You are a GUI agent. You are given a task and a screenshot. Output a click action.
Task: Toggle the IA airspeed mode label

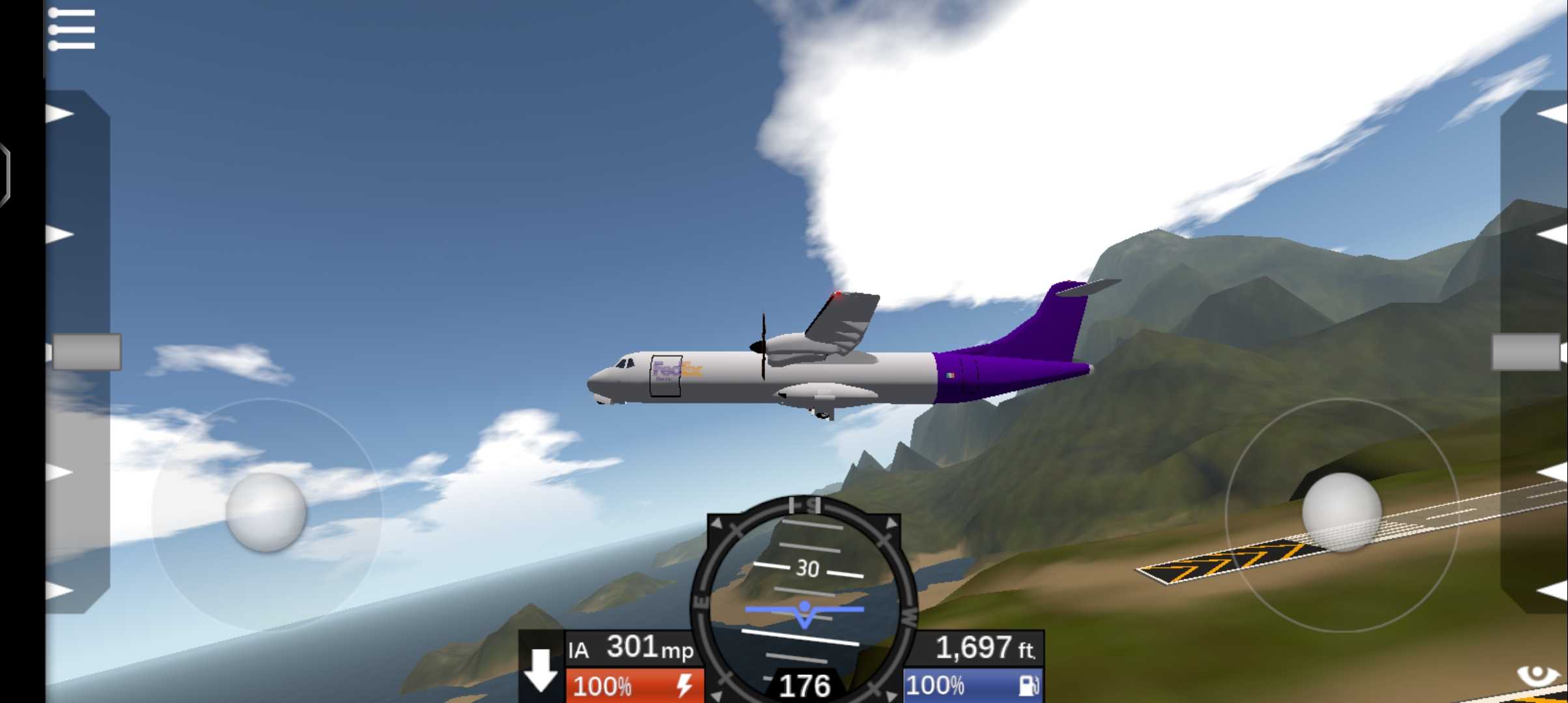(578, 650)
